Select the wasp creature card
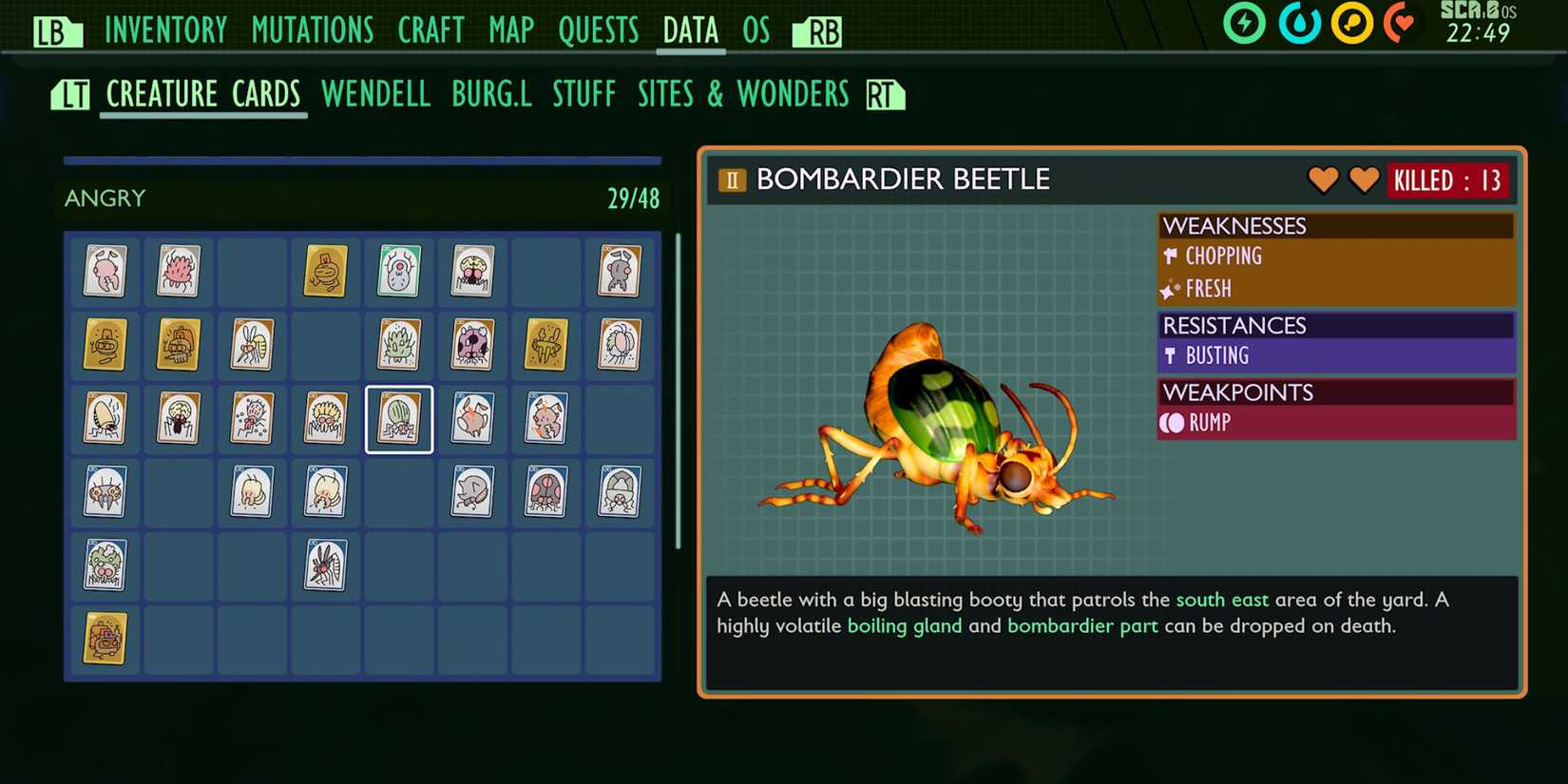The height and width of the screenshot is (784, 1568). pyautogui.click(x=251, y=345)
